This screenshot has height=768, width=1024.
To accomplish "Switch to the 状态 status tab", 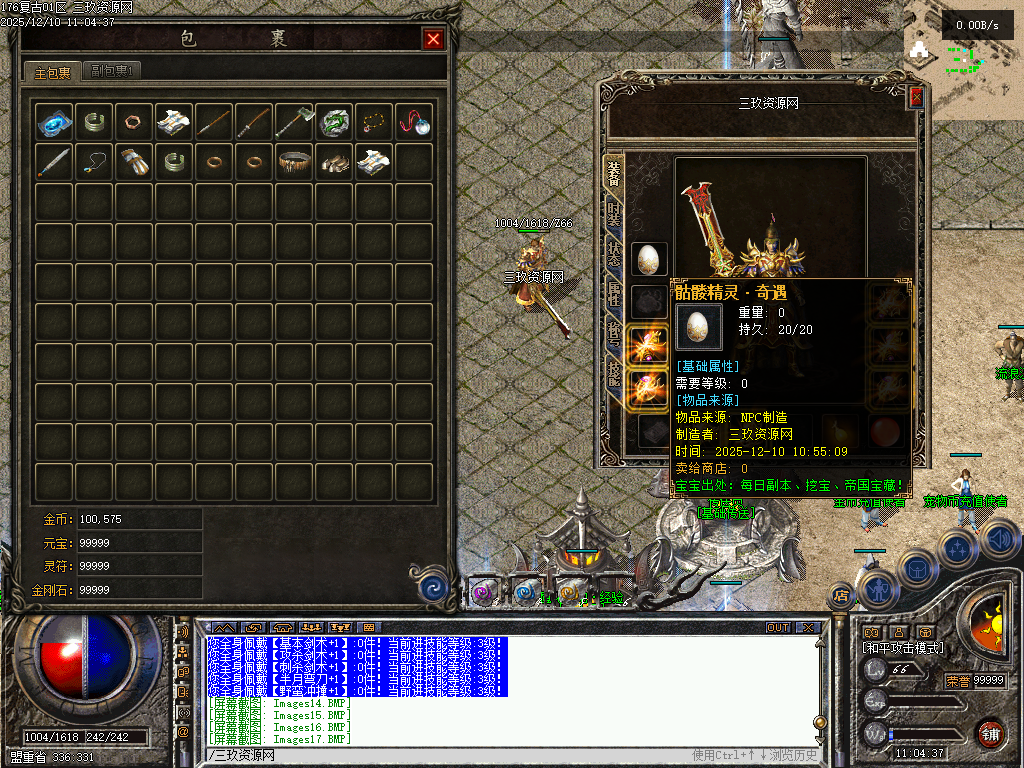I will 614,256.
